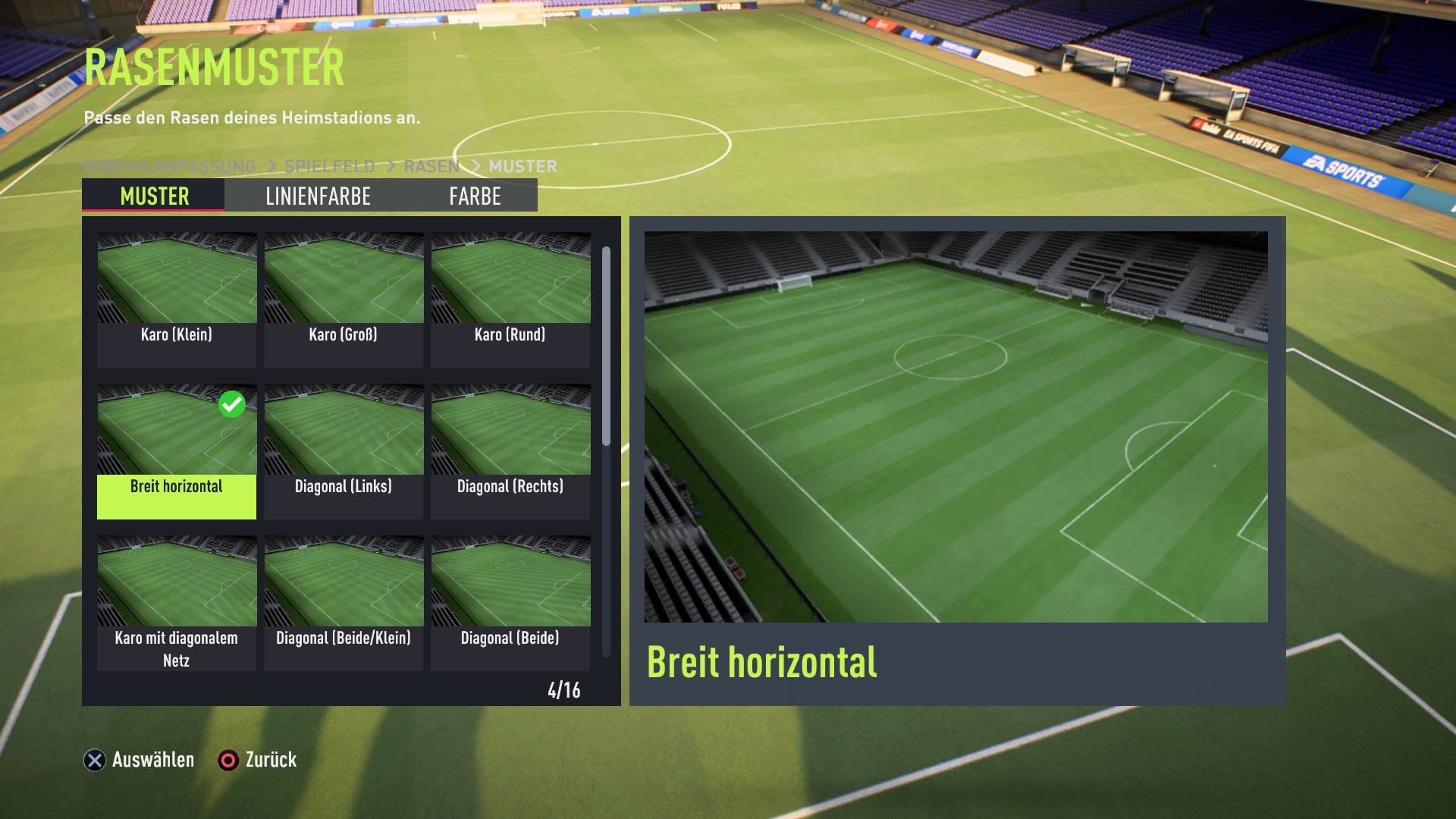Choose the Diagonal (Links) pattern
The image size is (1456, 819).
(344, 451)
